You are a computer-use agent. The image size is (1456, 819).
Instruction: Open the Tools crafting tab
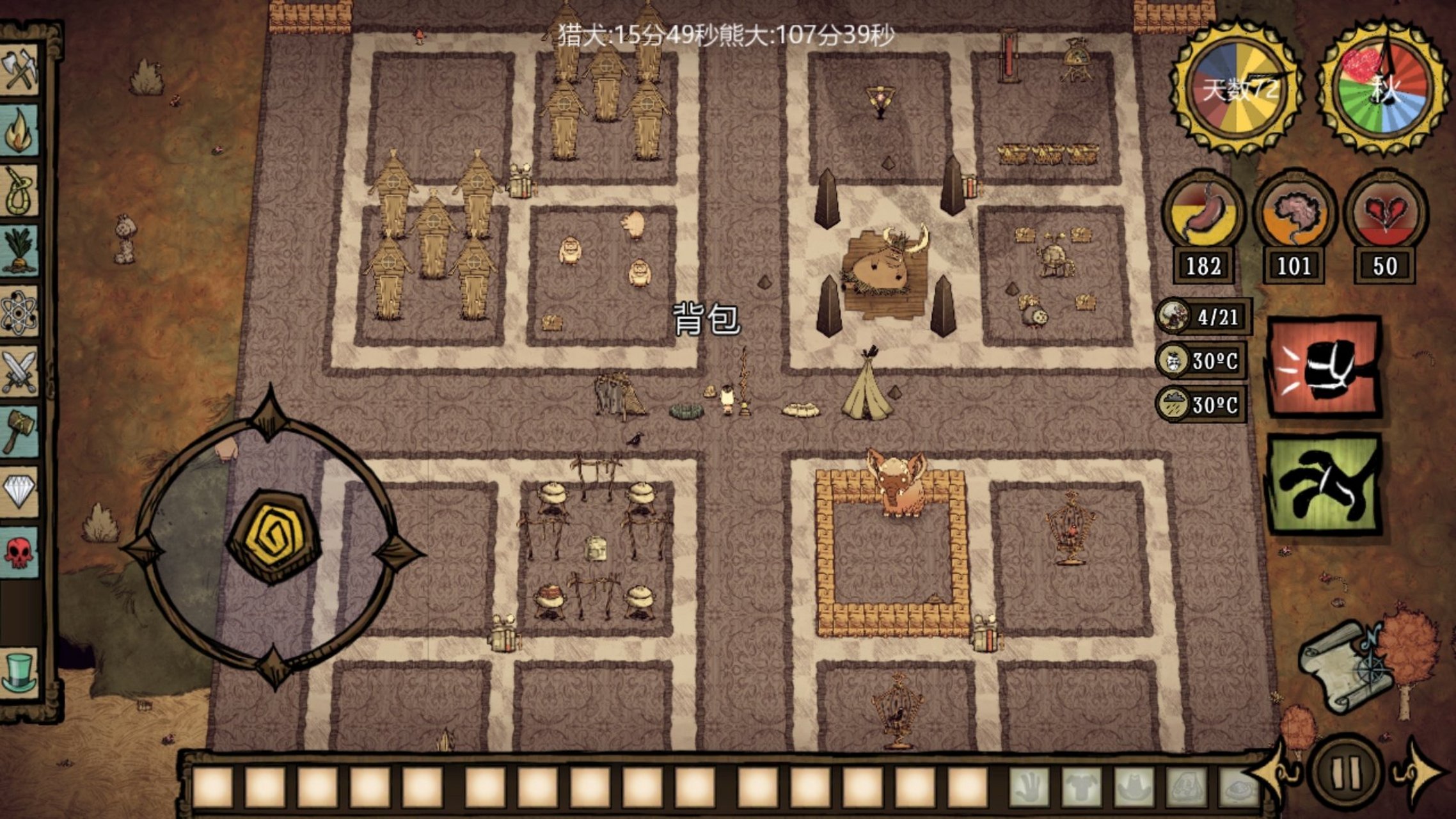(x=20, y=70)
